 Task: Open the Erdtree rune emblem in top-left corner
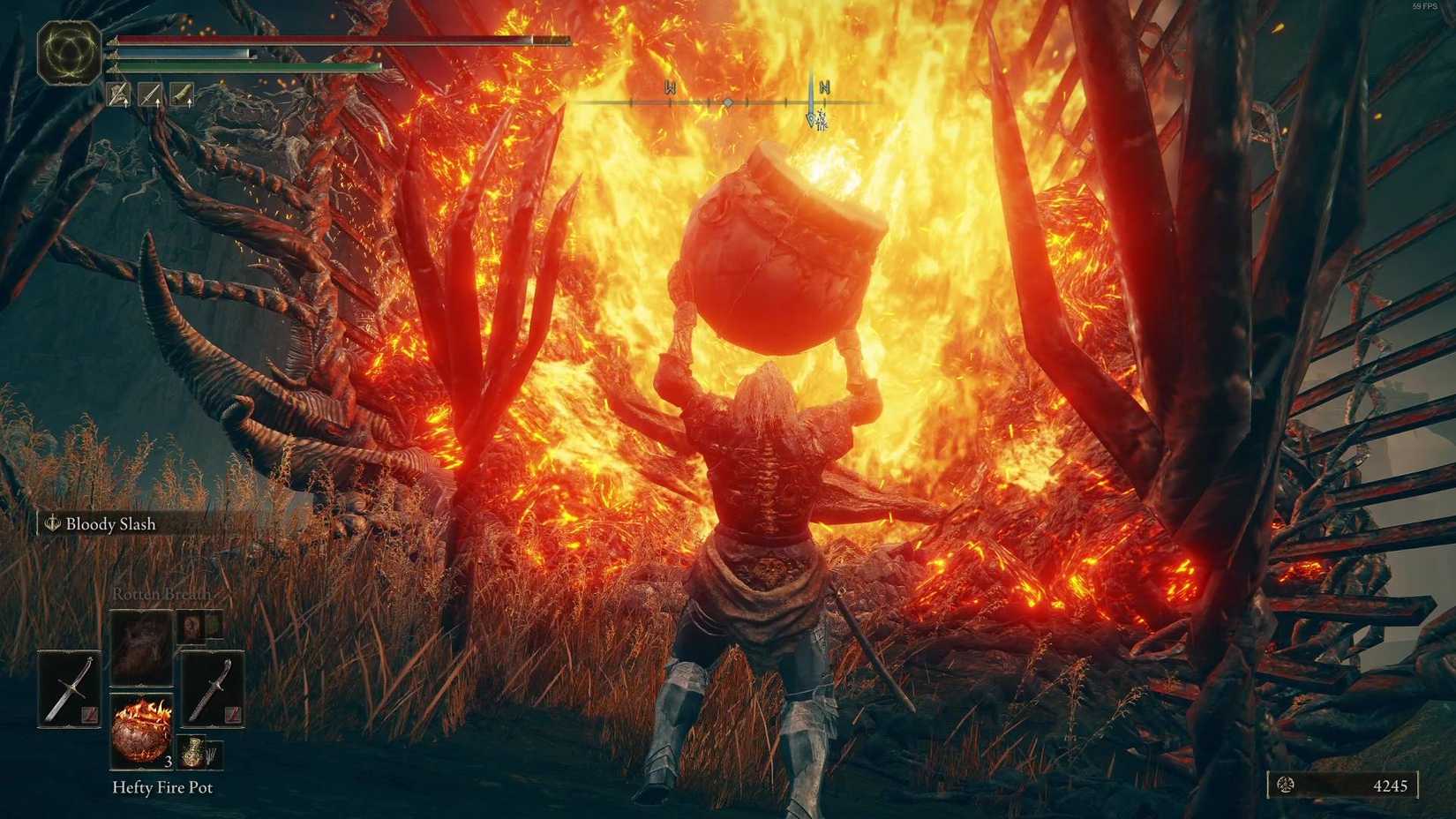click(x=71, y=48)
